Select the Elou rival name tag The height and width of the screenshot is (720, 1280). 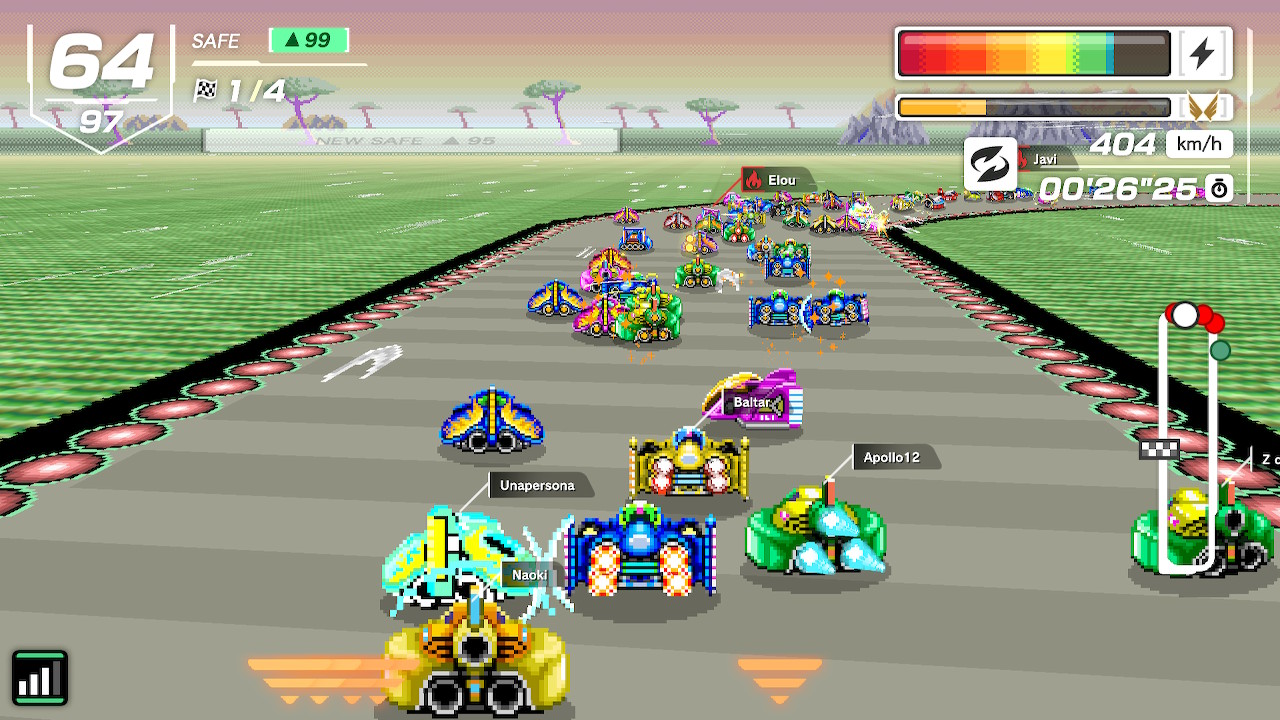pos(780,181)
